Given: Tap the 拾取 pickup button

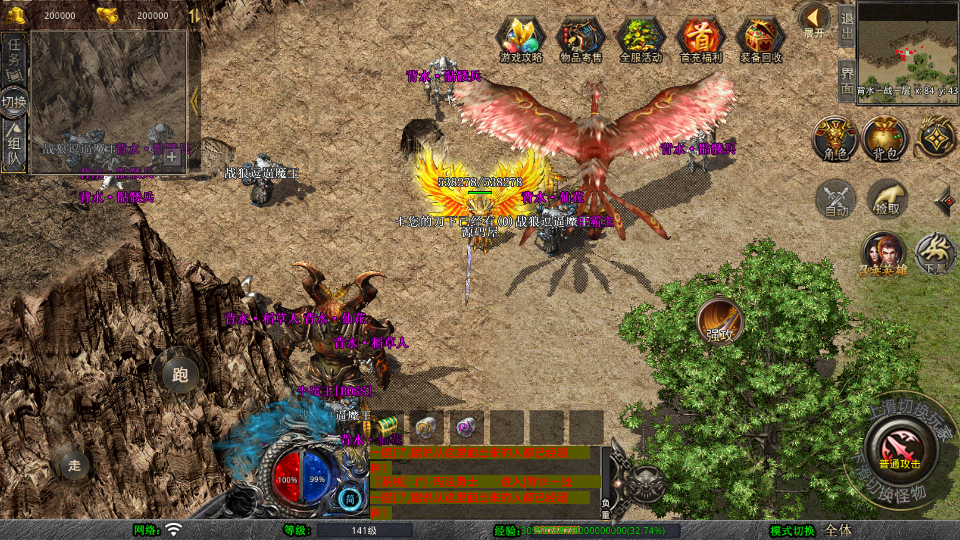Looking at the screenshot, I should click(887, 198).
